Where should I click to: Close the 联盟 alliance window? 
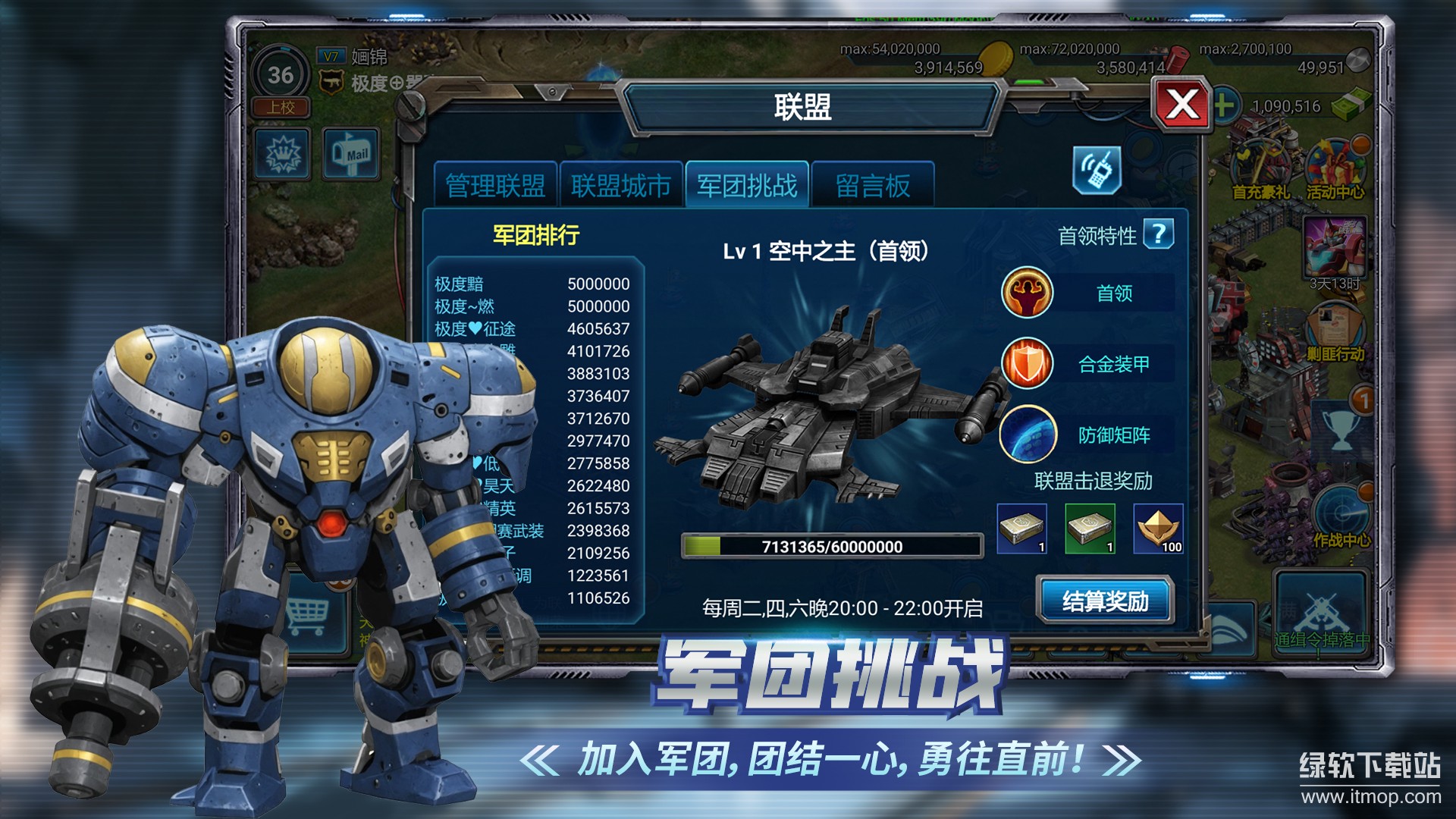1181,105
